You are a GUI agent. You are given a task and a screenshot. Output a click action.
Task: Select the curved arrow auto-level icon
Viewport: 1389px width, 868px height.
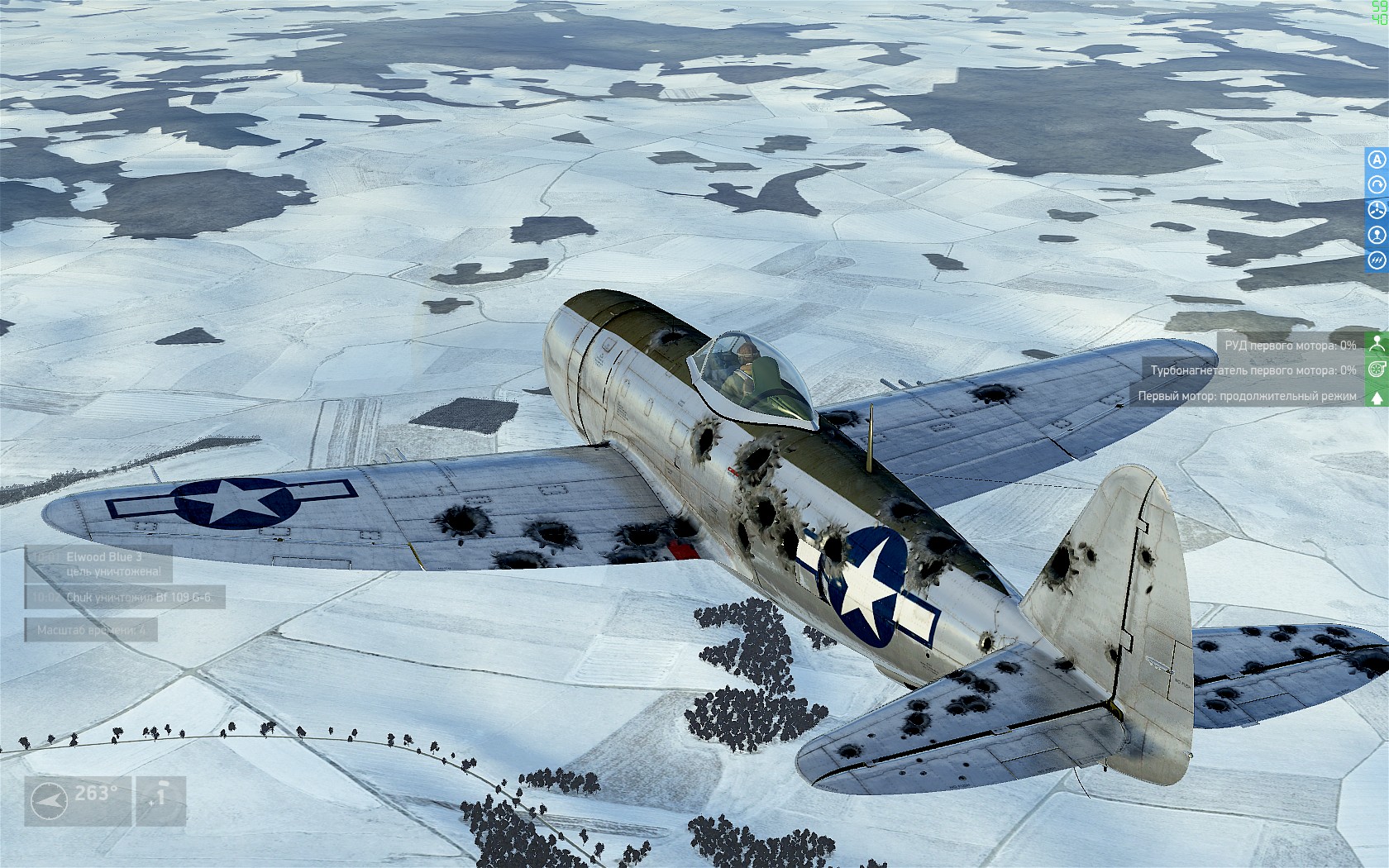click(x=1377, y=185)
